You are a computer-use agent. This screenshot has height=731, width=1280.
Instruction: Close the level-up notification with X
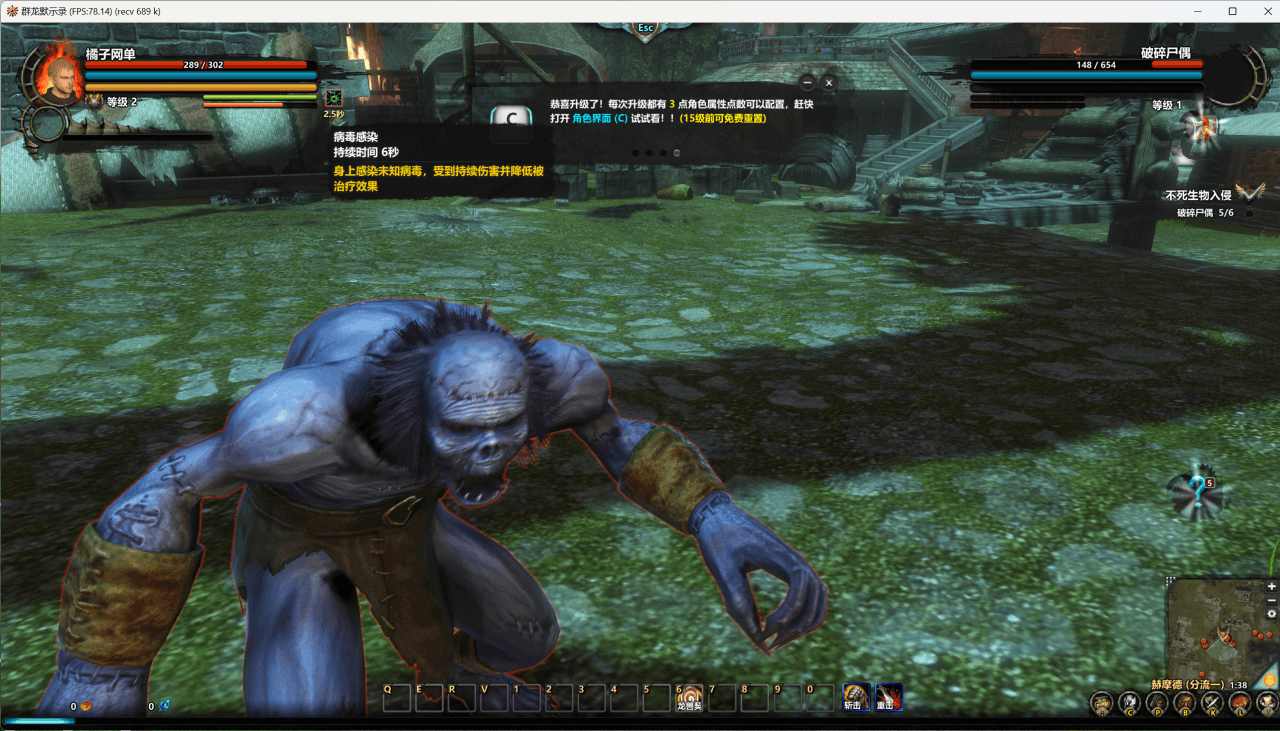tap(828, 82)
